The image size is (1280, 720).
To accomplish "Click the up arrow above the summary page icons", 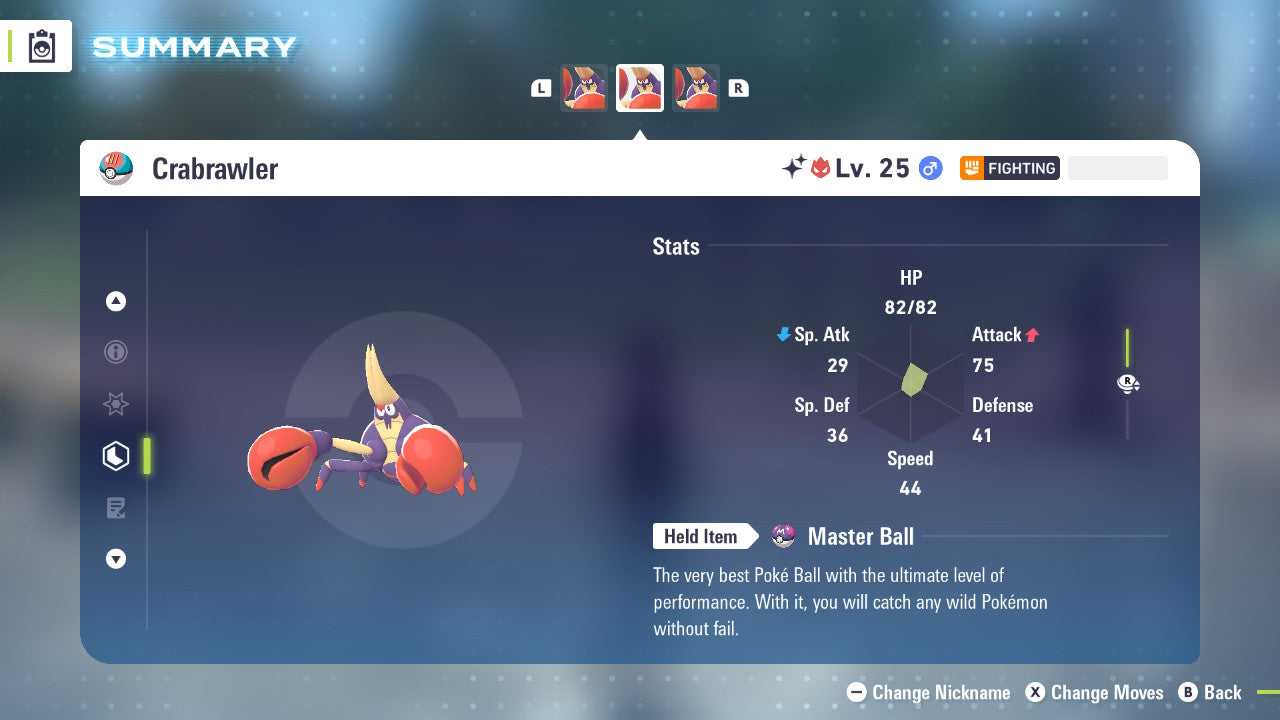I will [x=116, y=301].
